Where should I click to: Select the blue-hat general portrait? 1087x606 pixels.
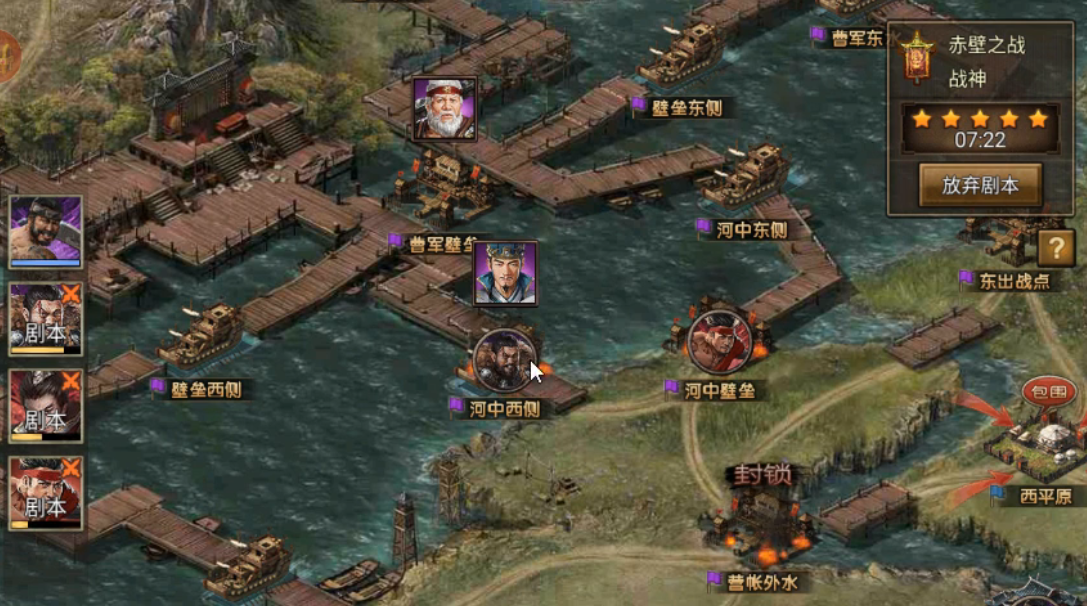click(505, 273)
